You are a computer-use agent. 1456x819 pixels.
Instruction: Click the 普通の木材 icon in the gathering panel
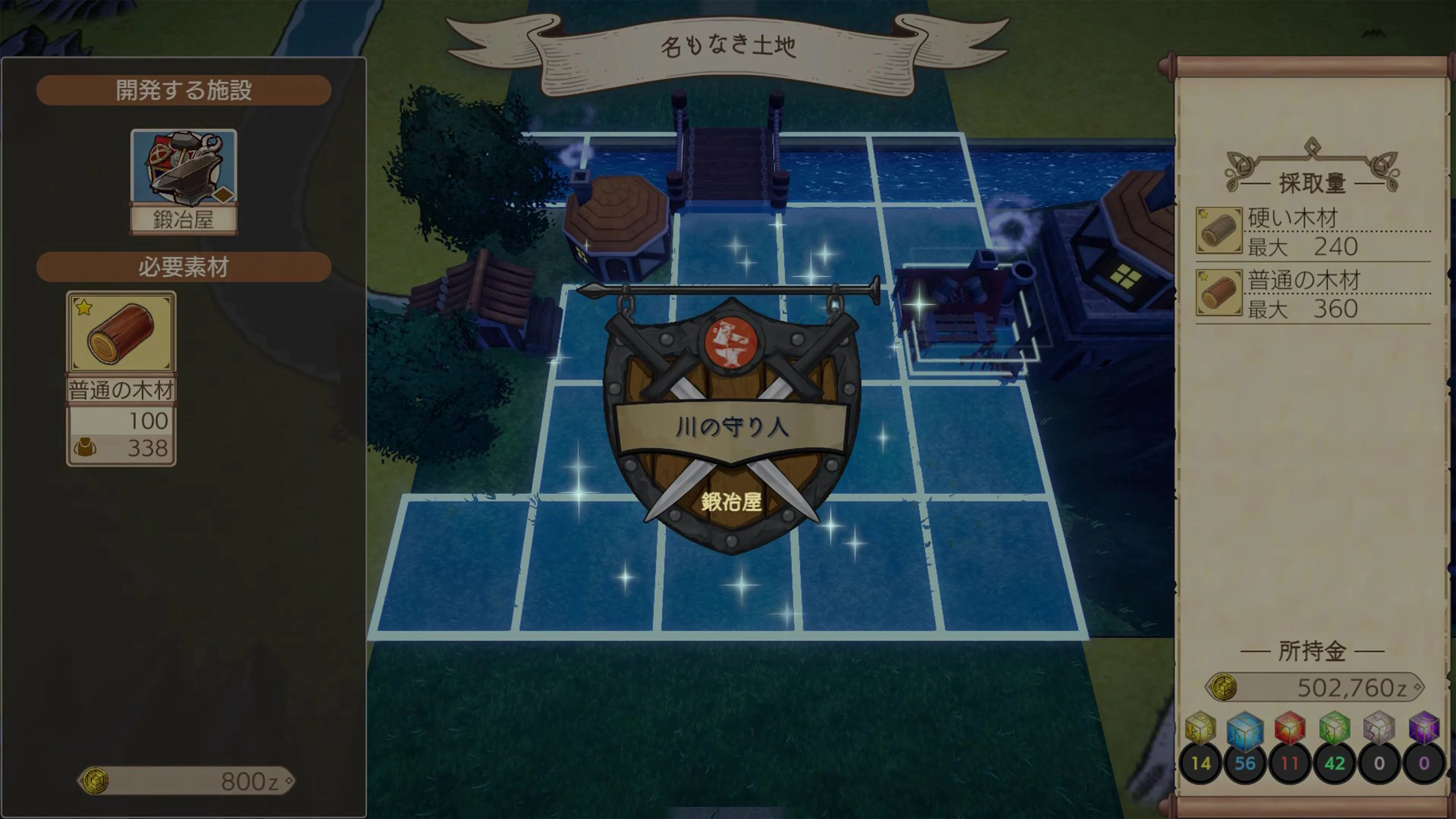1219,293
